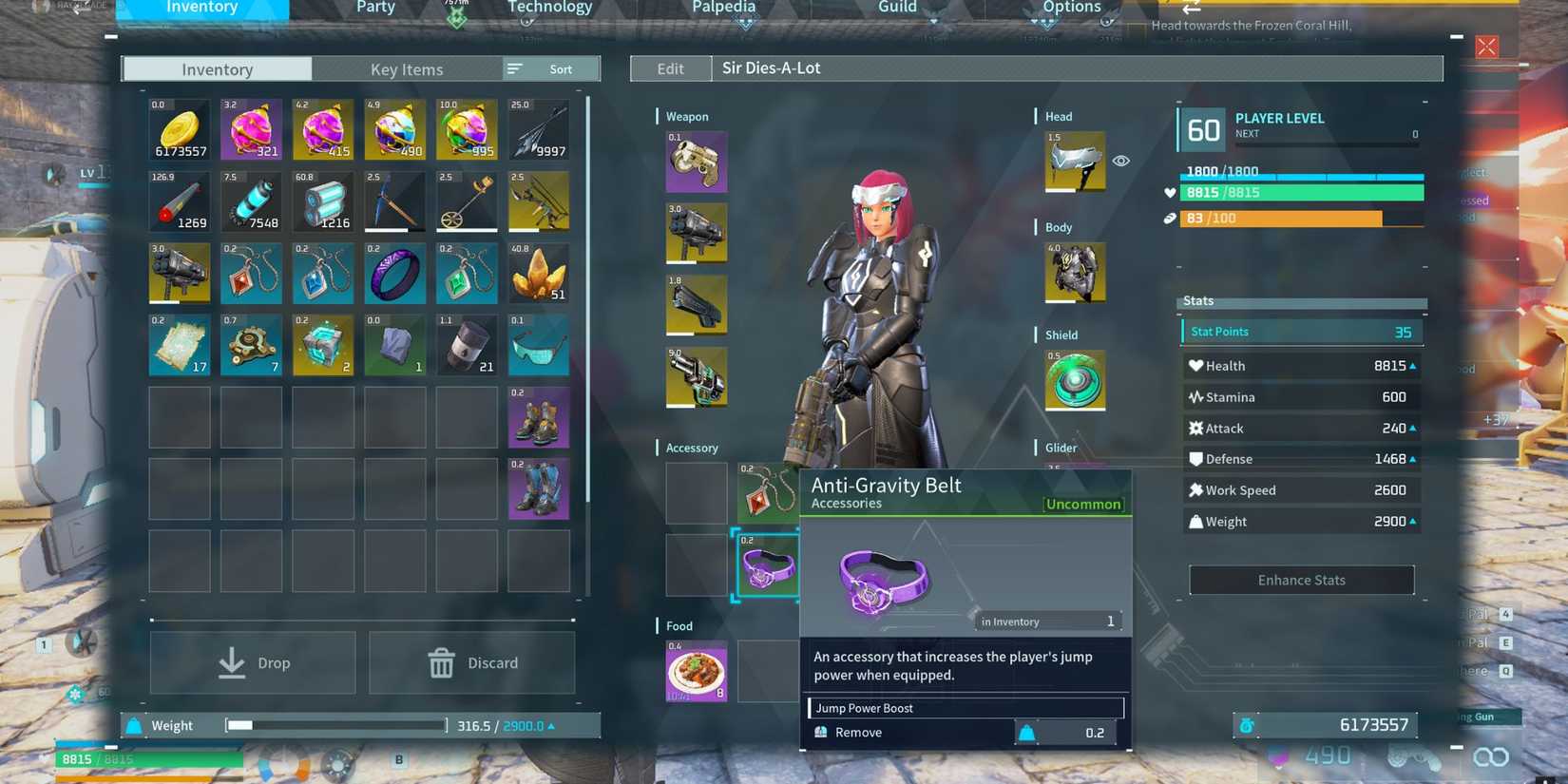Click the blue Pal Sphere stack of 7548

[251, 201]
